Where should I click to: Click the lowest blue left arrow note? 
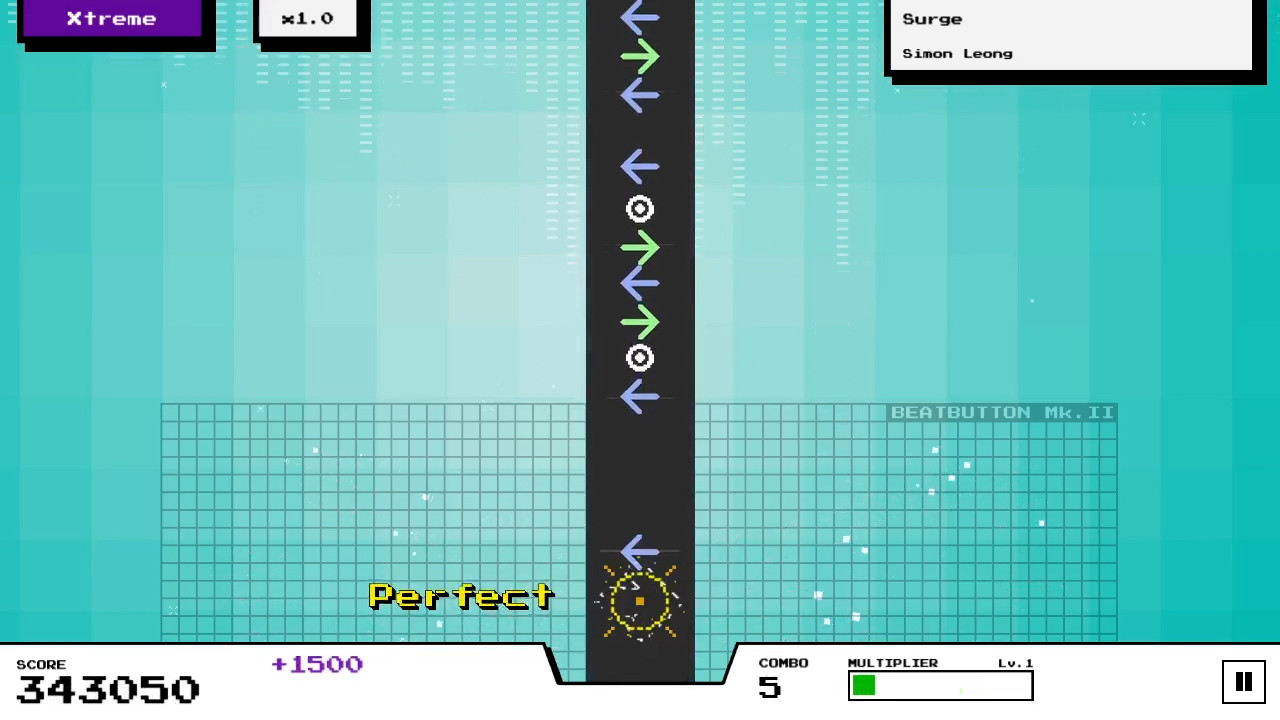pos(640,397)
